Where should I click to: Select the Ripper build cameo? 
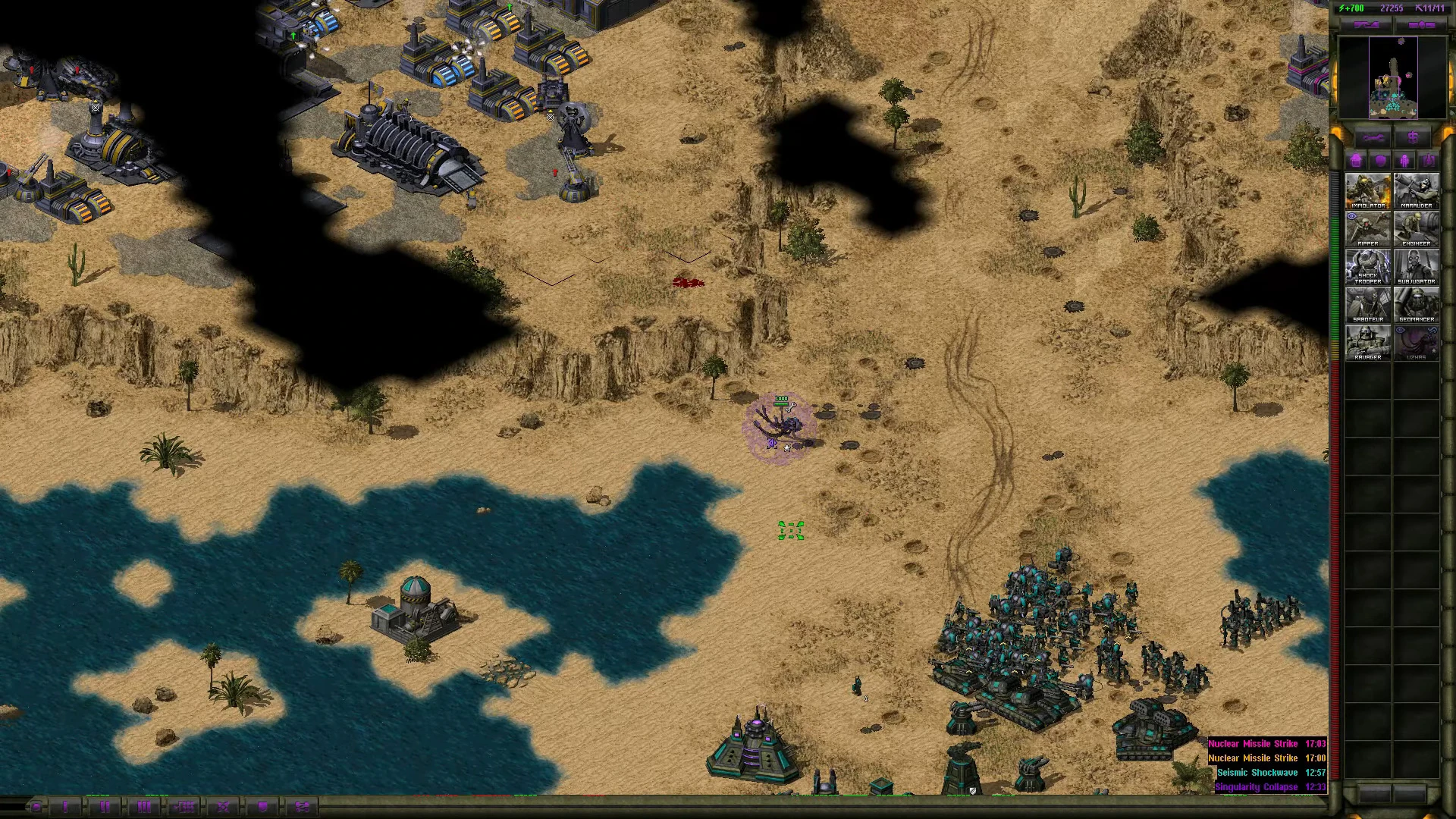pos(1368,228)
